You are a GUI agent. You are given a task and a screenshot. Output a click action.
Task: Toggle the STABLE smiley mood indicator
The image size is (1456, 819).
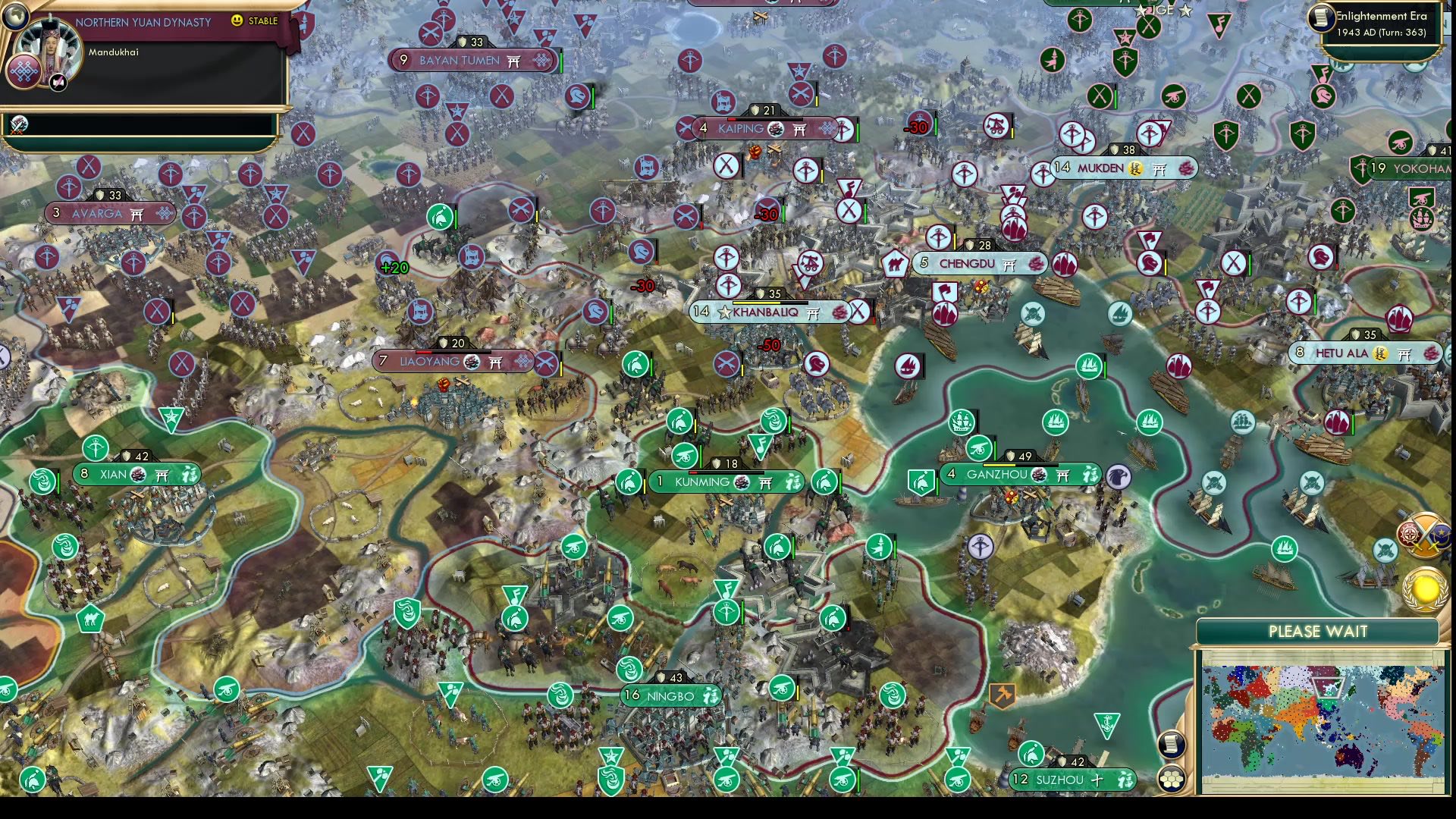[x=237, y=20]
